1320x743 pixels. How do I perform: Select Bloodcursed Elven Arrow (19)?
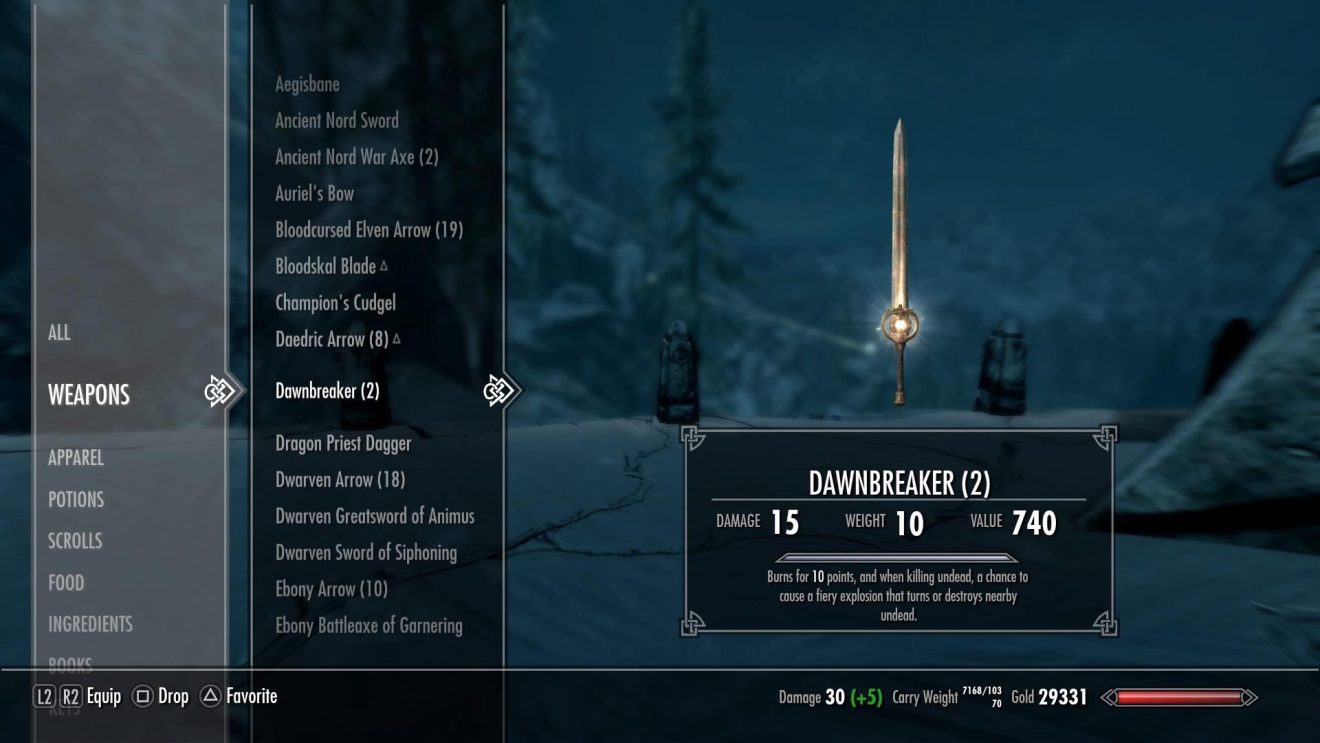point(368,230)
